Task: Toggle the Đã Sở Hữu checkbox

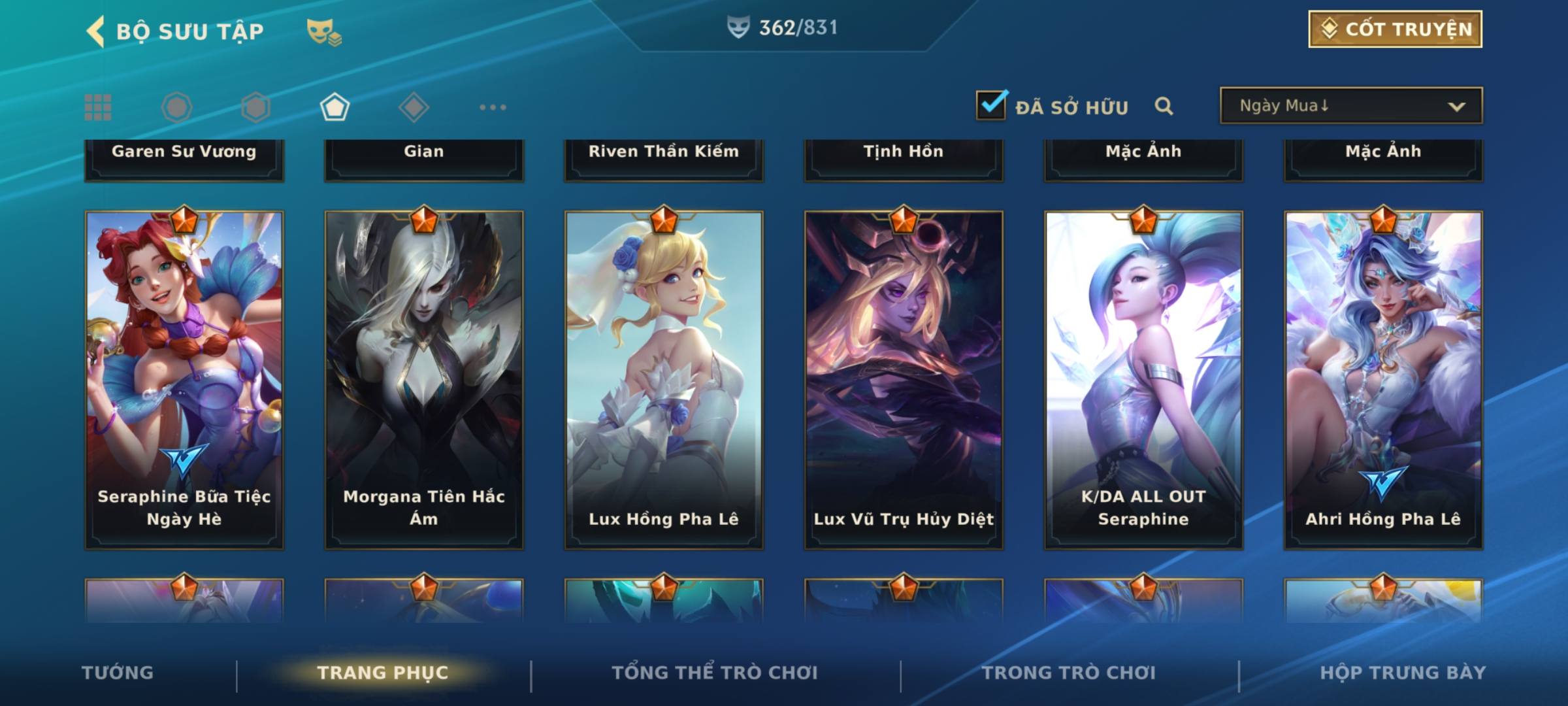Action: pyautogui.click(x=991, y=106)
